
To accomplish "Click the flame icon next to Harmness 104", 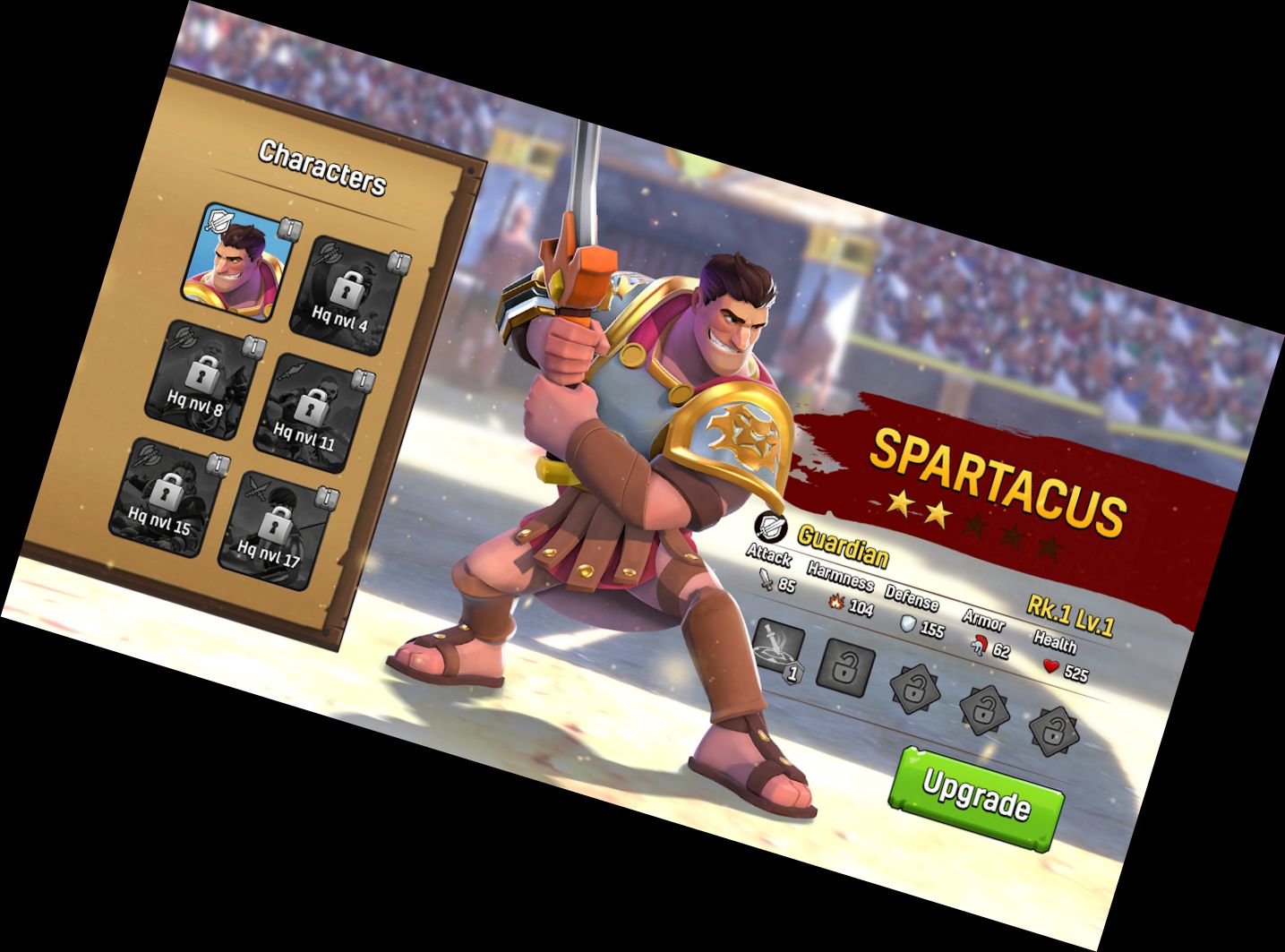I will pyautogui.click(x=837, y=604).
